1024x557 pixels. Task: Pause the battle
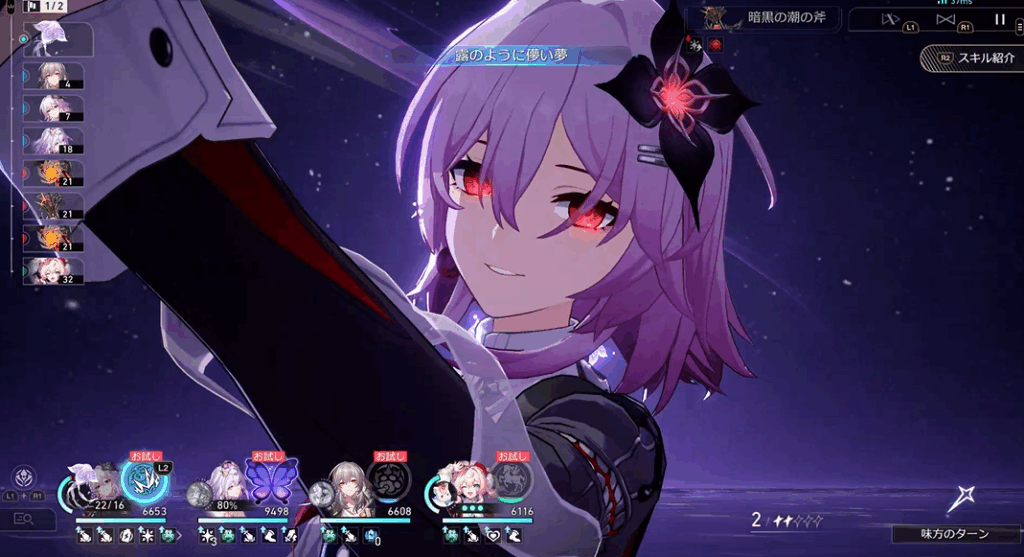click(999, 19)
